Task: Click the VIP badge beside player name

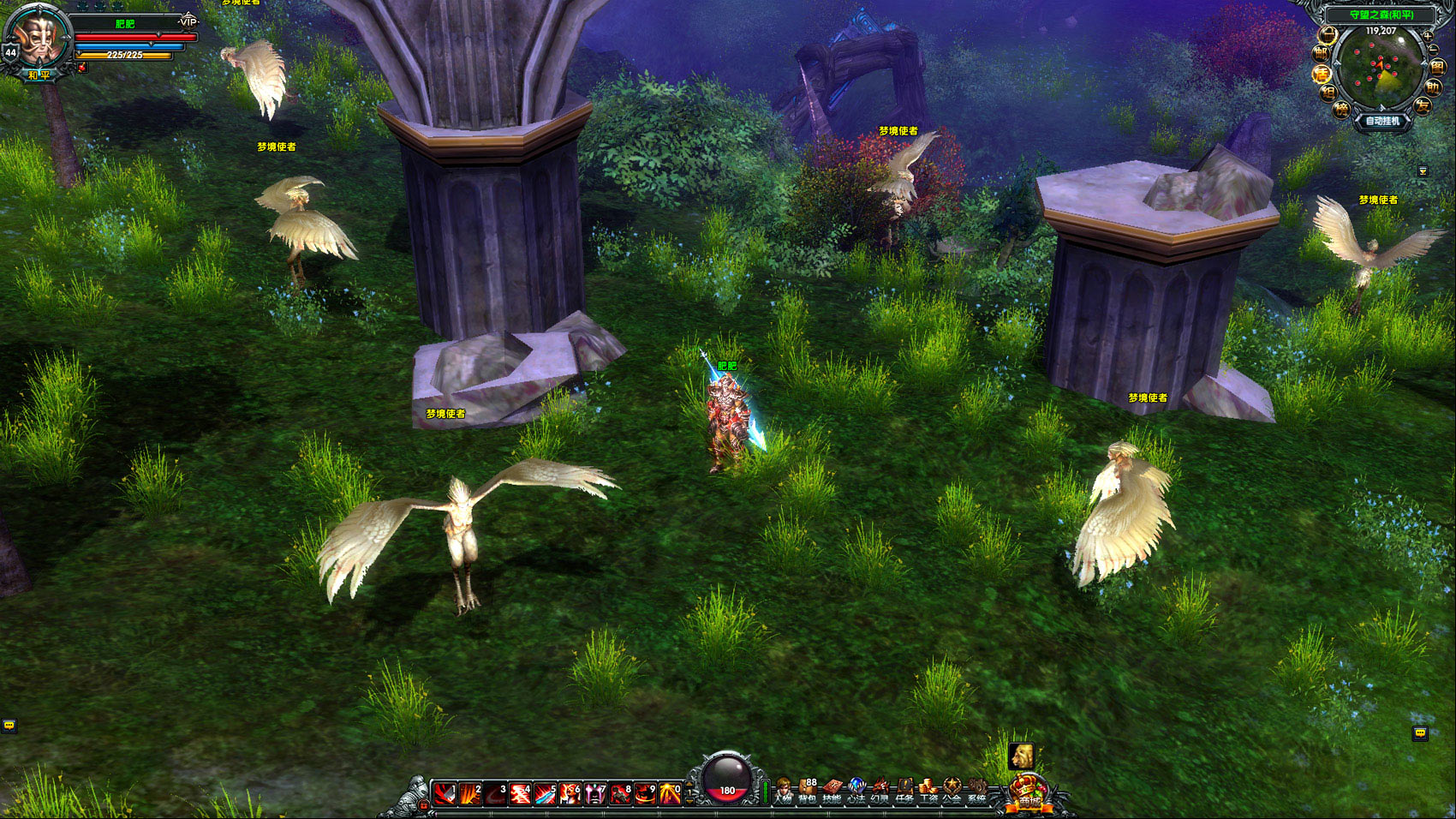Action: [188, 21]
